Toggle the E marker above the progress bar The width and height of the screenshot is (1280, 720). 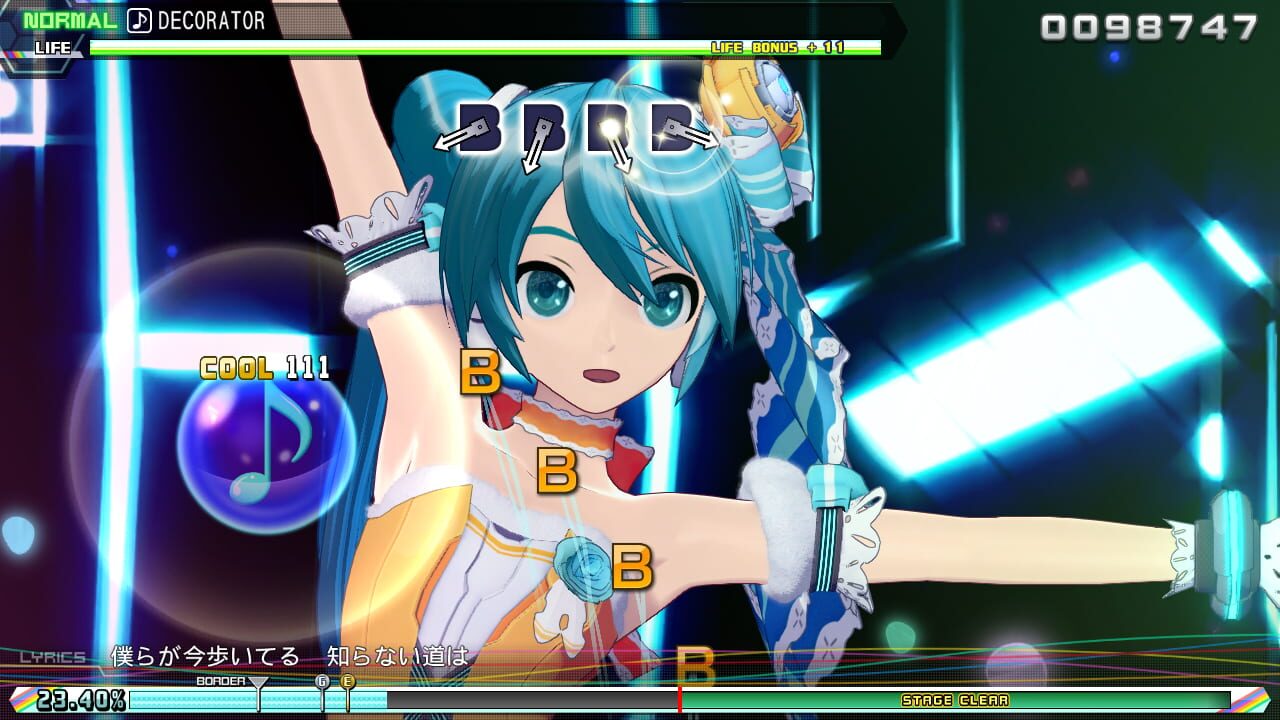[x=348, y=682]
